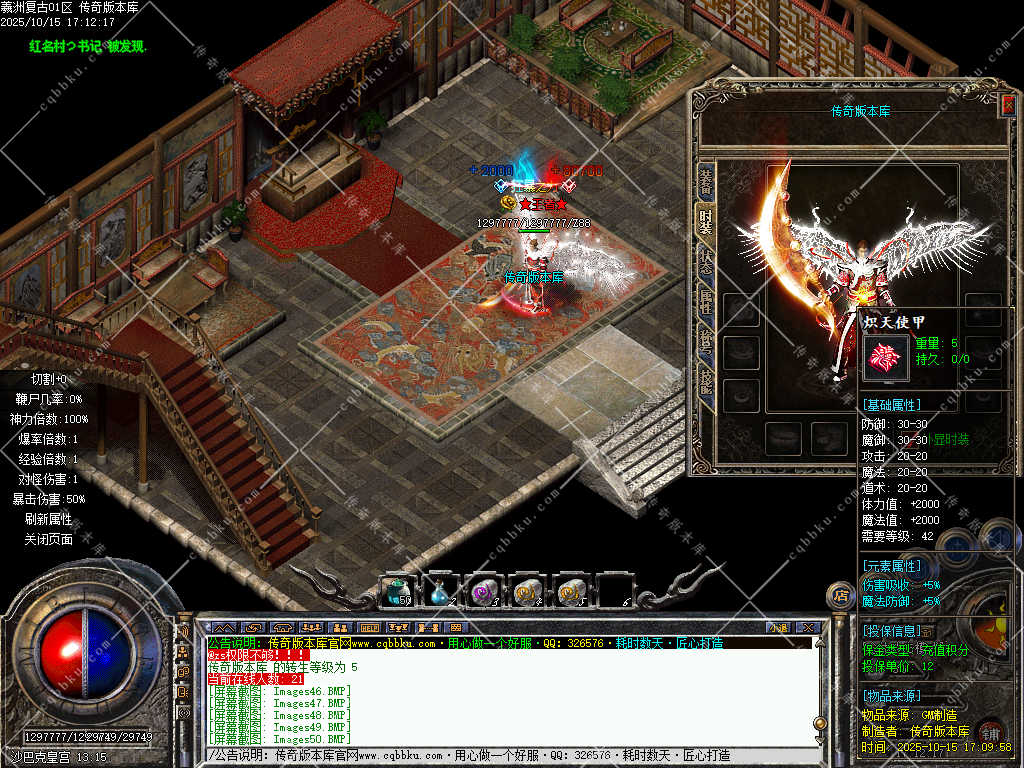
Task: Close the character equipment panel
Action: tap(1007, 104)
